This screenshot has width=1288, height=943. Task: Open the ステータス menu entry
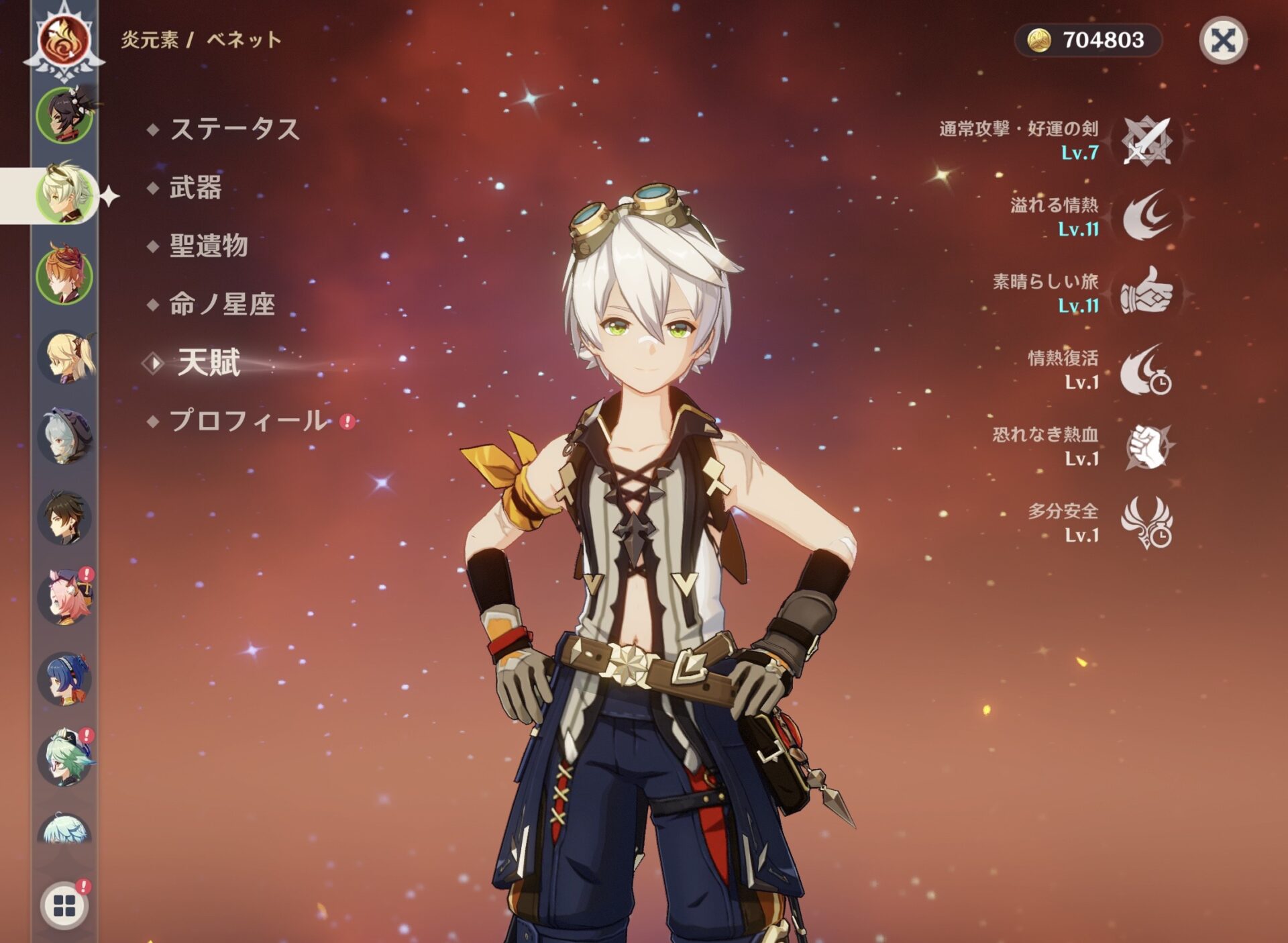tap(233, 129)
